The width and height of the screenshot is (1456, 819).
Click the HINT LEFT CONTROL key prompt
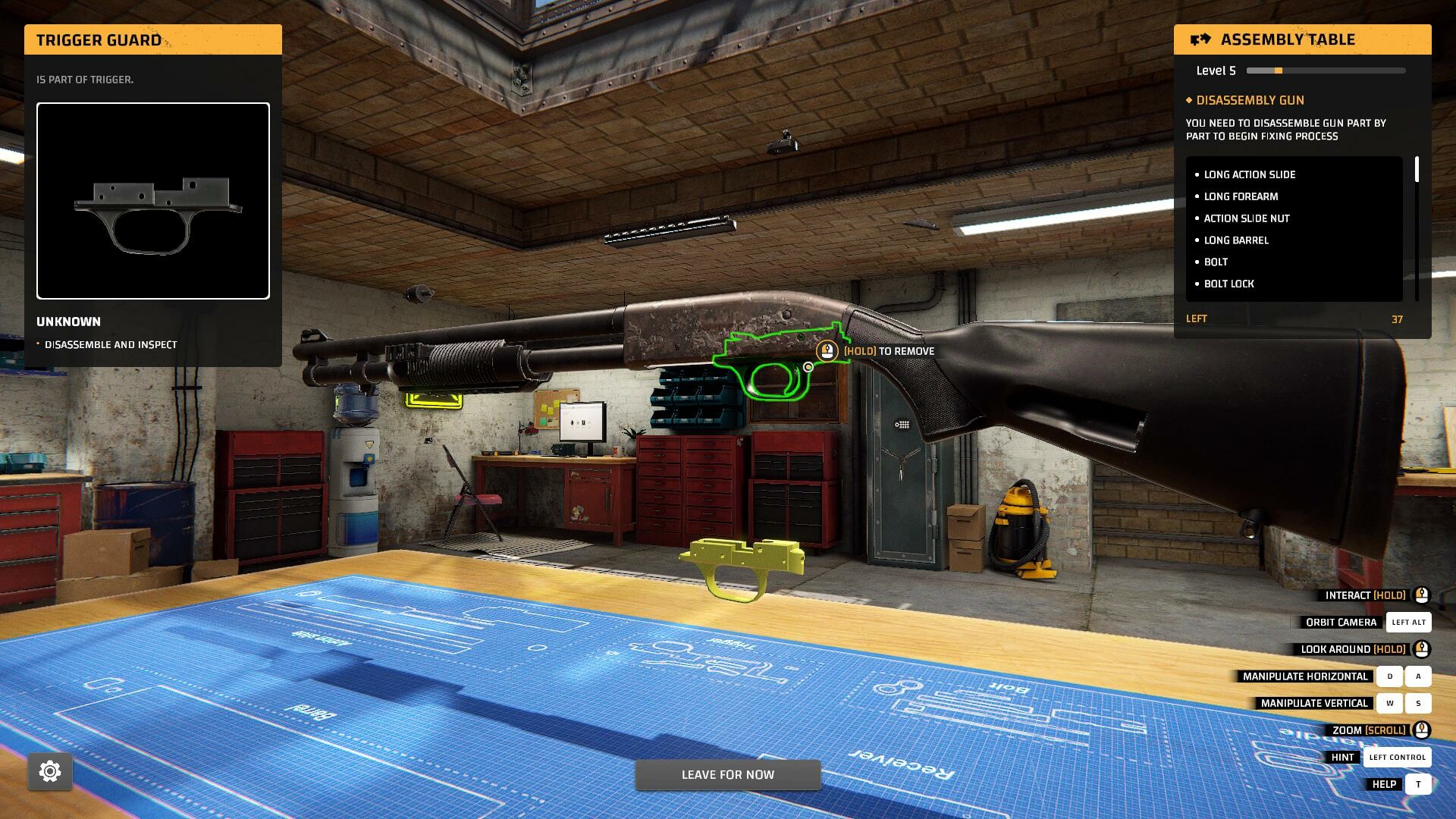1397,757
